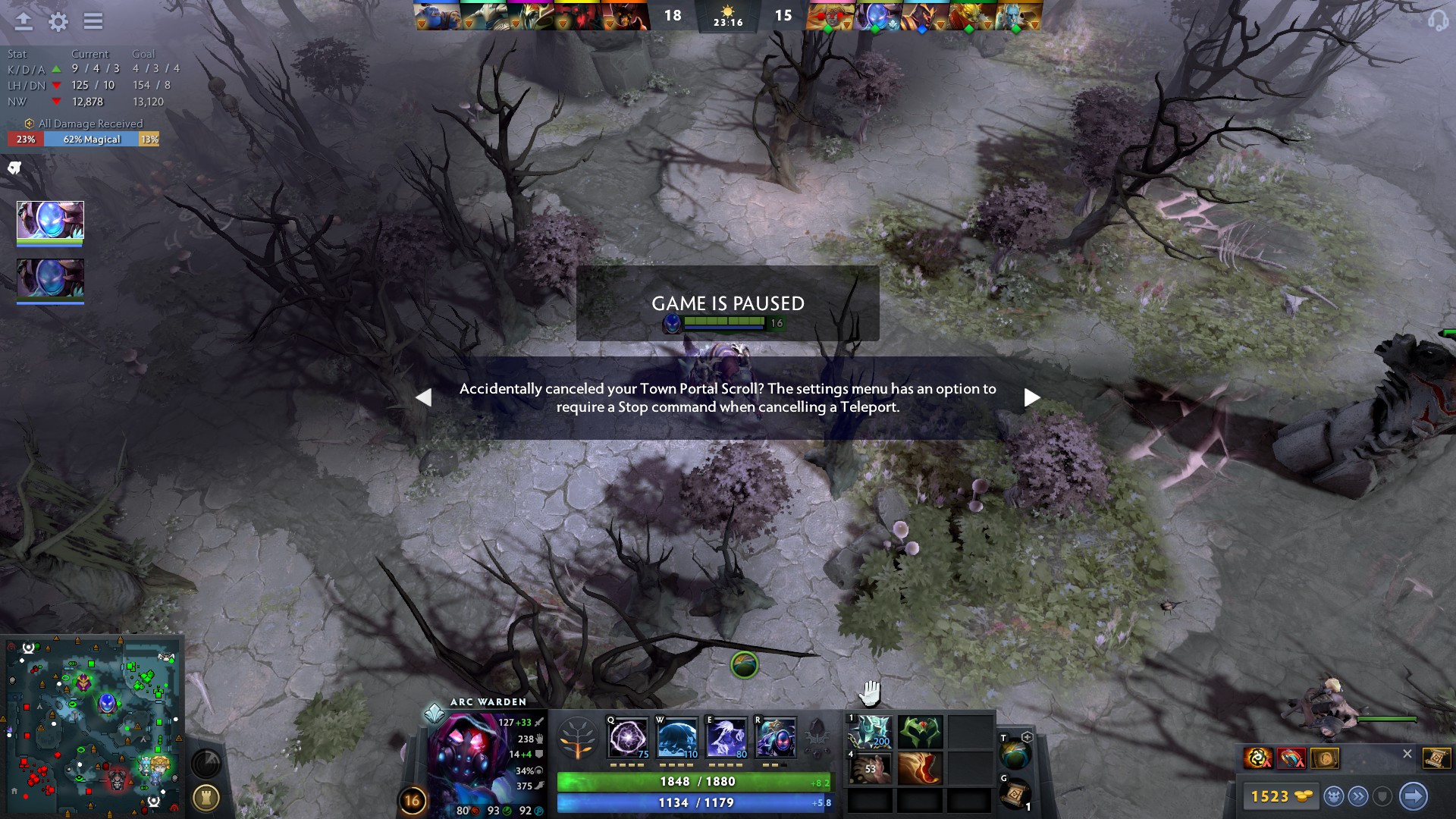Advance to the next loading tip arrow
Image resolution: width=1456 pixels, height=819 pixels.
coord(1031,396)
